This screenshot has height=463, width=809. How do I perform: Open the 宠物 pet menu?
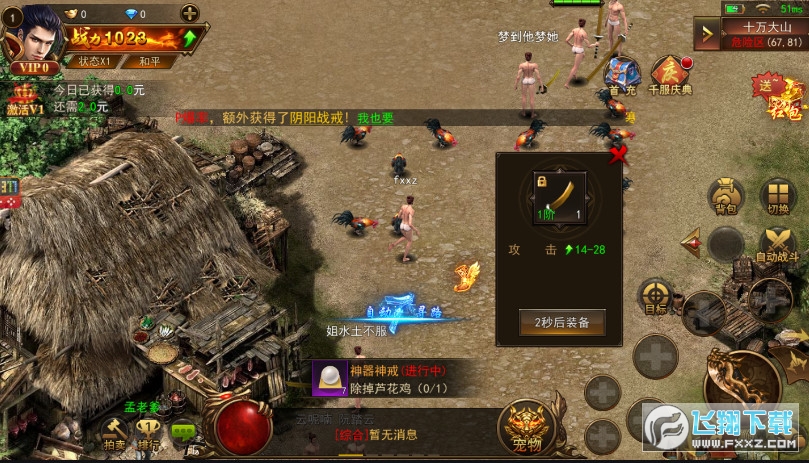coord(527,424)
